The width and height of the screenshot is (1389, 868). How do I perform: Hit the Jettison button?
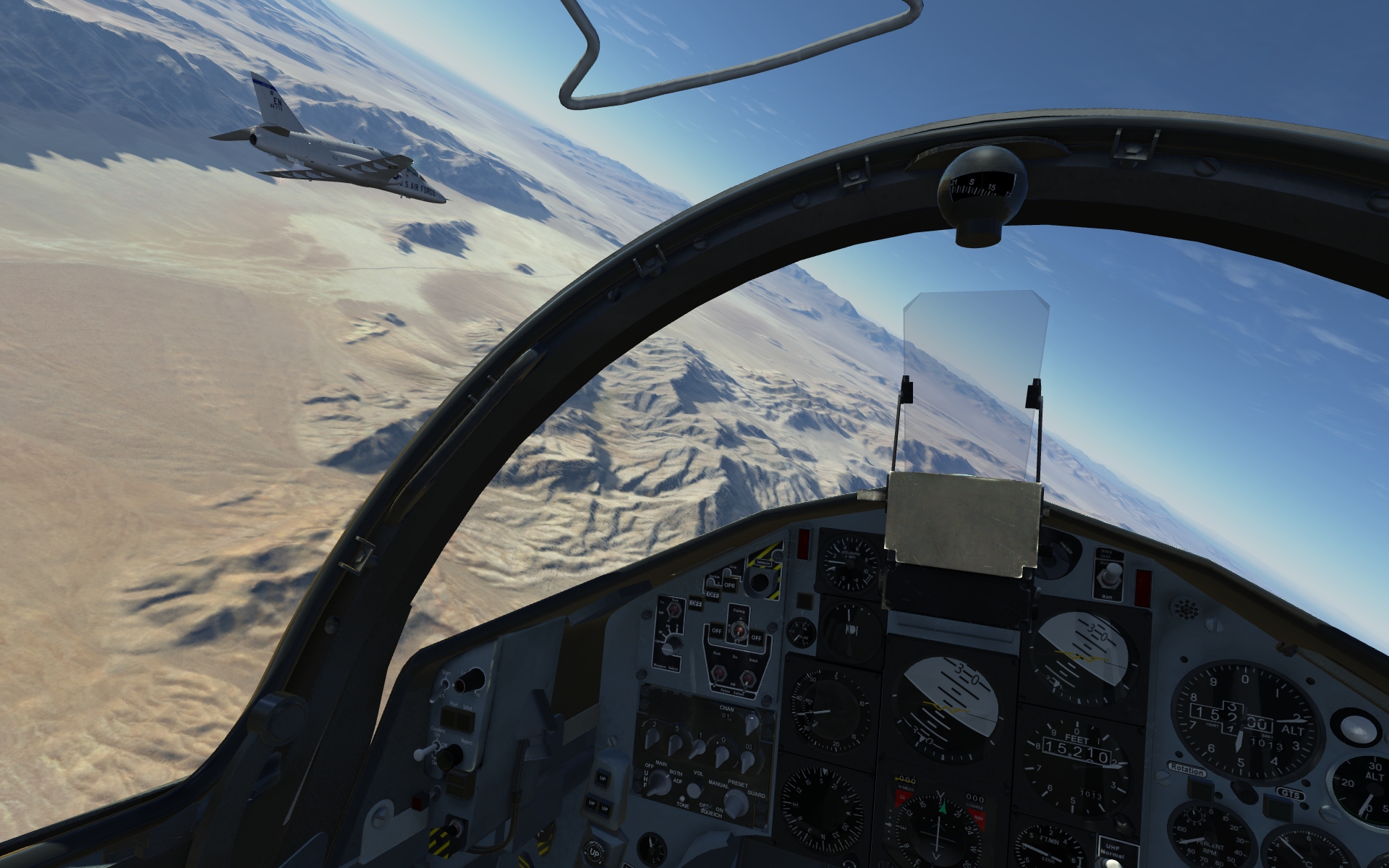(x=759, y=582)
